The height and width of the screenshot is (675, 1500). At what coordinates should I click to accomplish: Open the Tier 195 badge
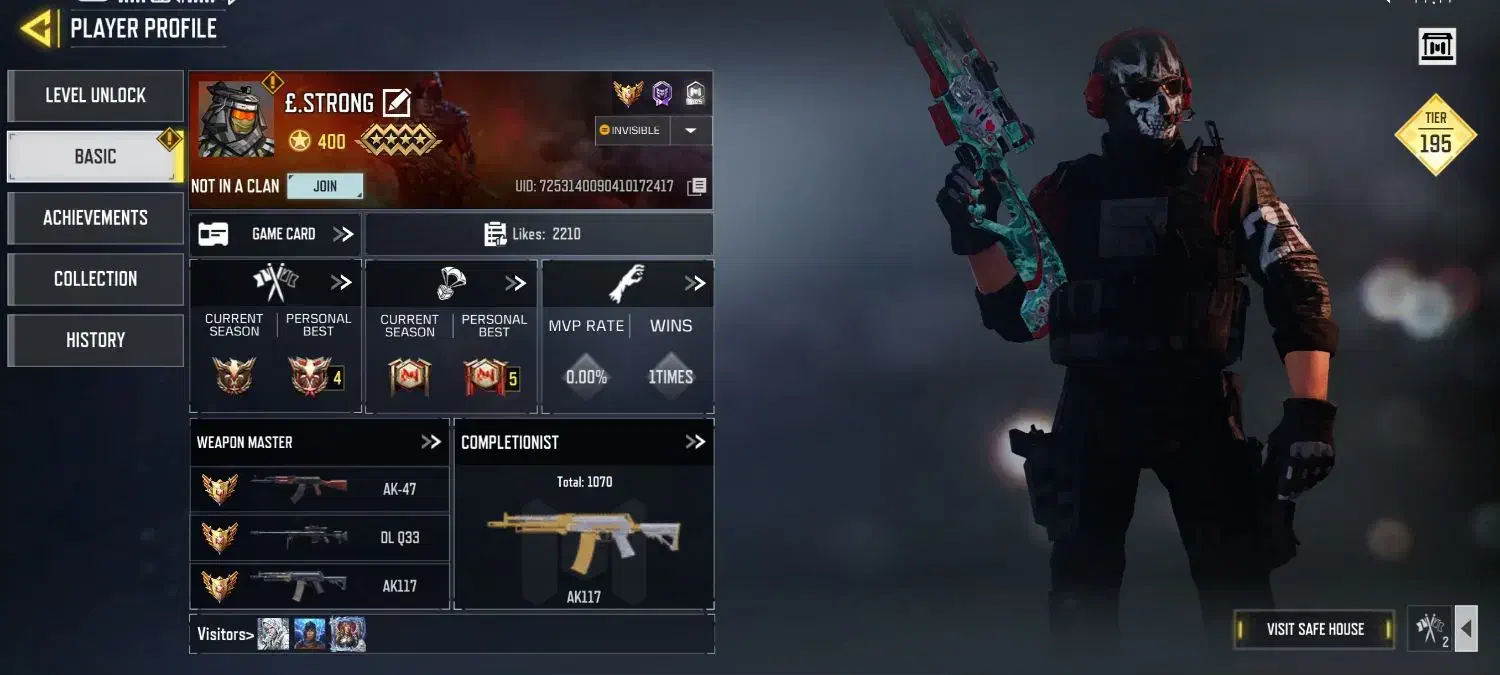coord(1435,135)
